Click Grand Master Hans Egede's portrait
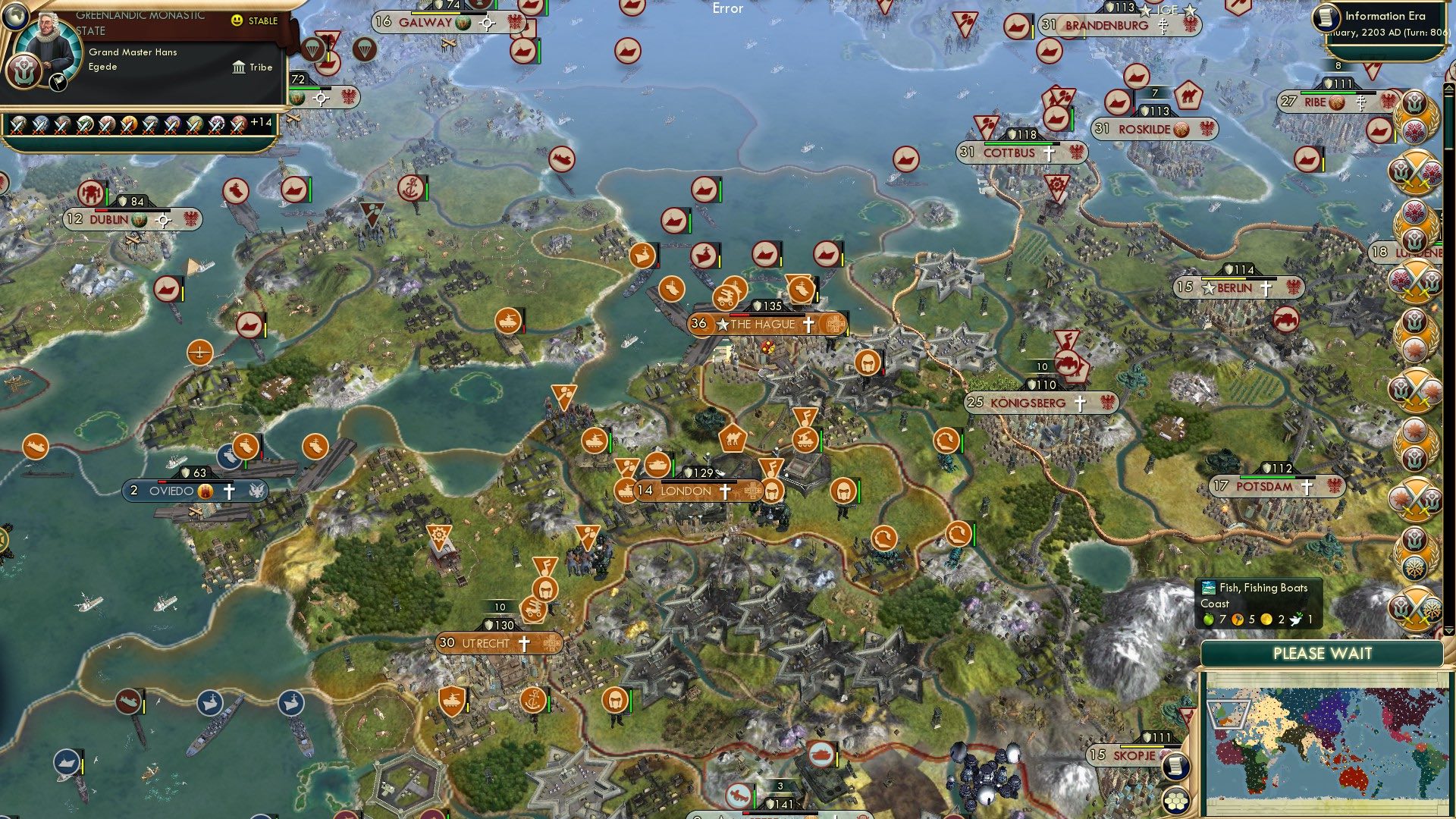Screen dimensions: 1456x819 click(x=47, y=44)
